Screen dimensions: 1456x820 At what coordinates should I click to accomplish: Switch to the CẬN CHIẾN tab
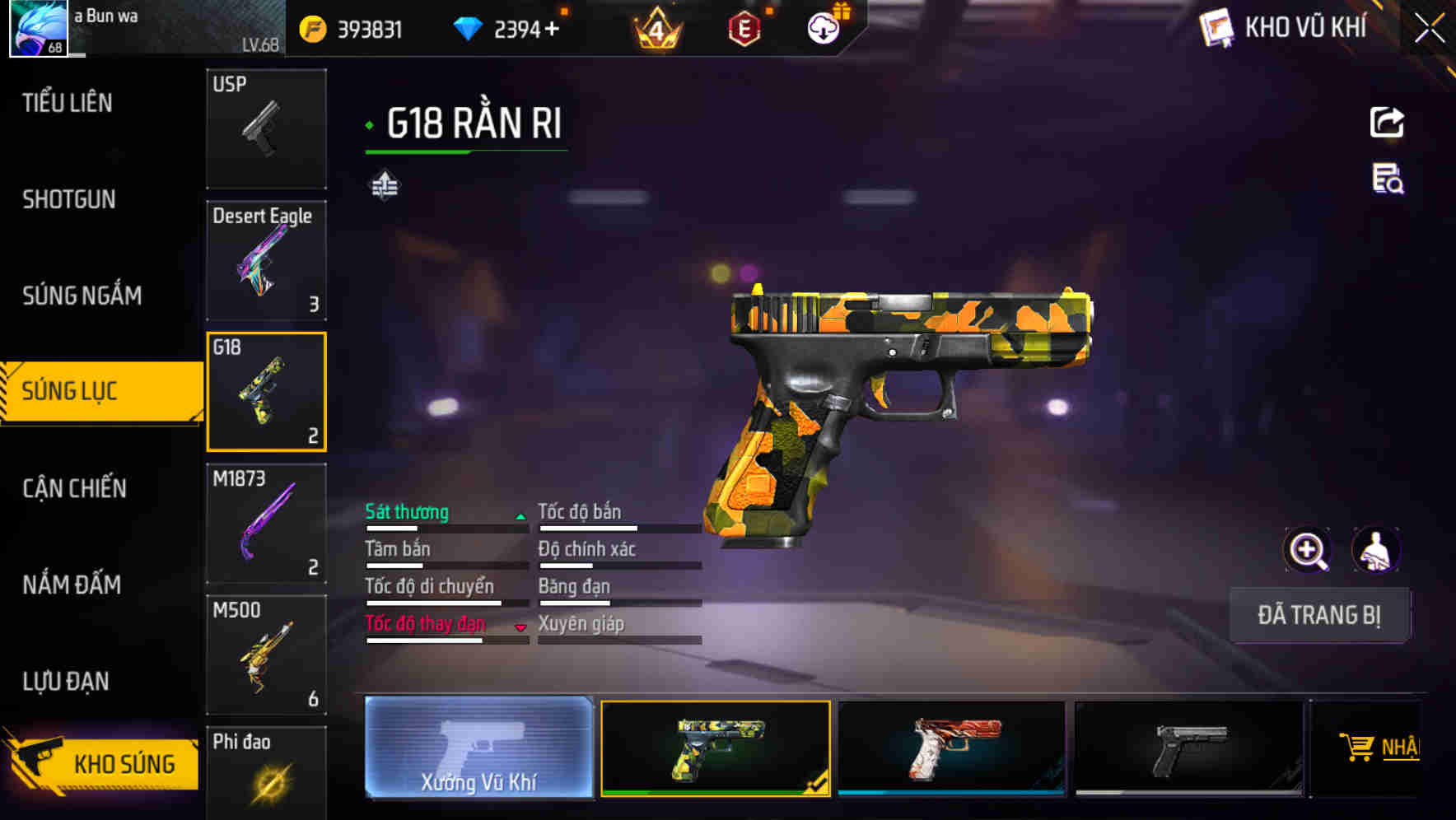click(73, 488)
